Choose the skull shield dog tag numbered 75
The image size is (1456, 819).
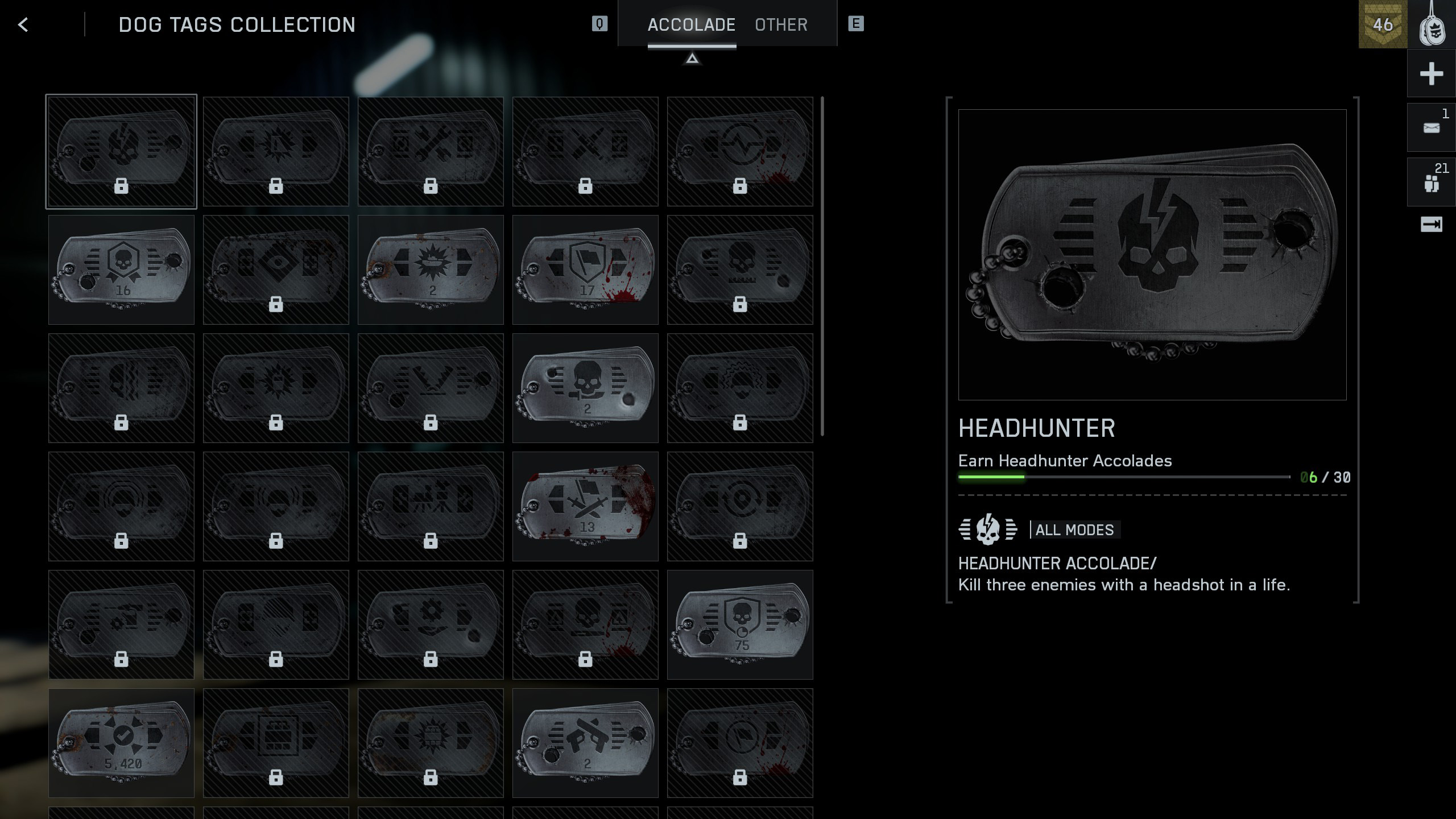coord(740,624)
